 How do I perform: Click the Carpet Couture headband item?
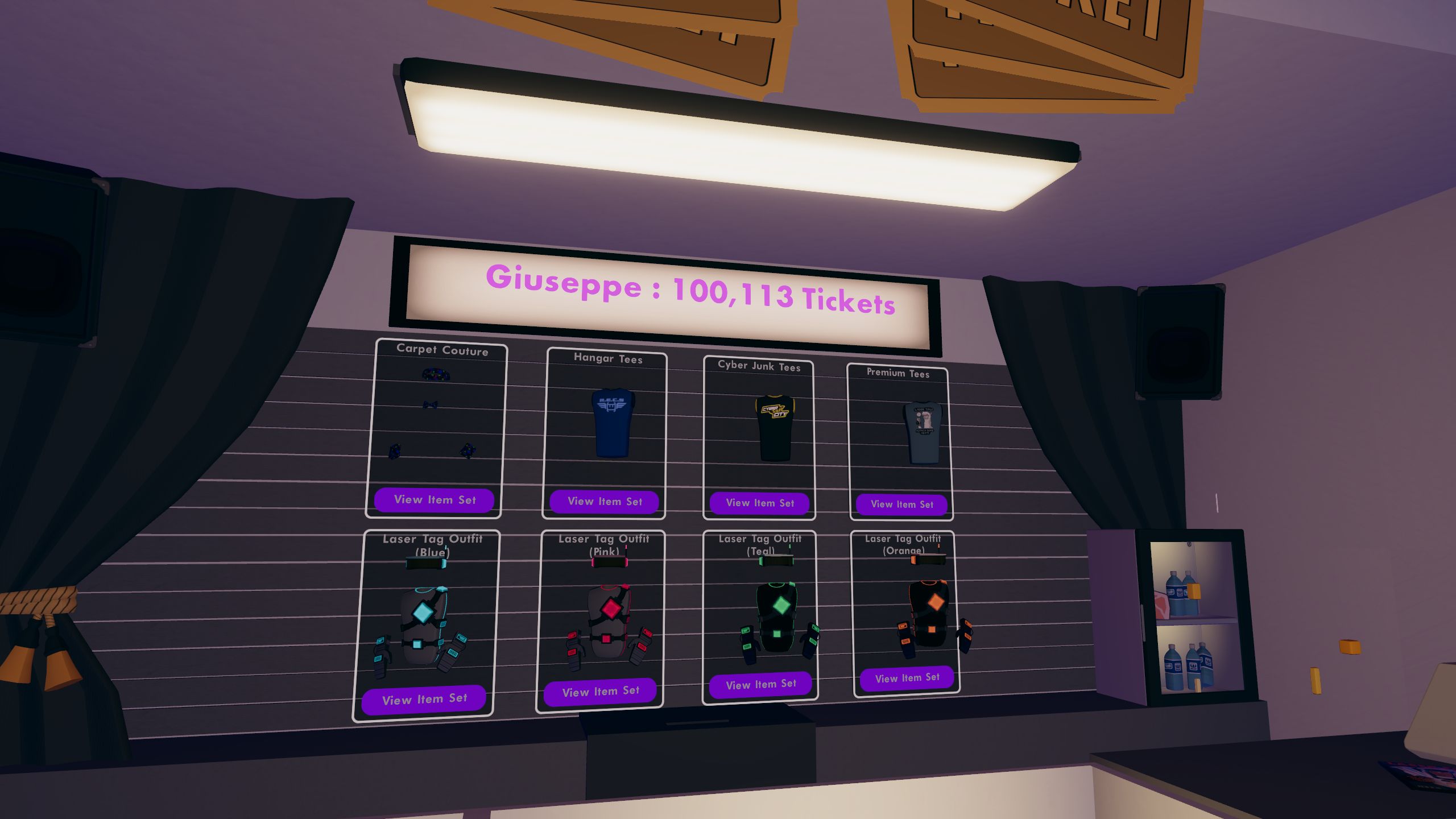[x=437, y=373]
